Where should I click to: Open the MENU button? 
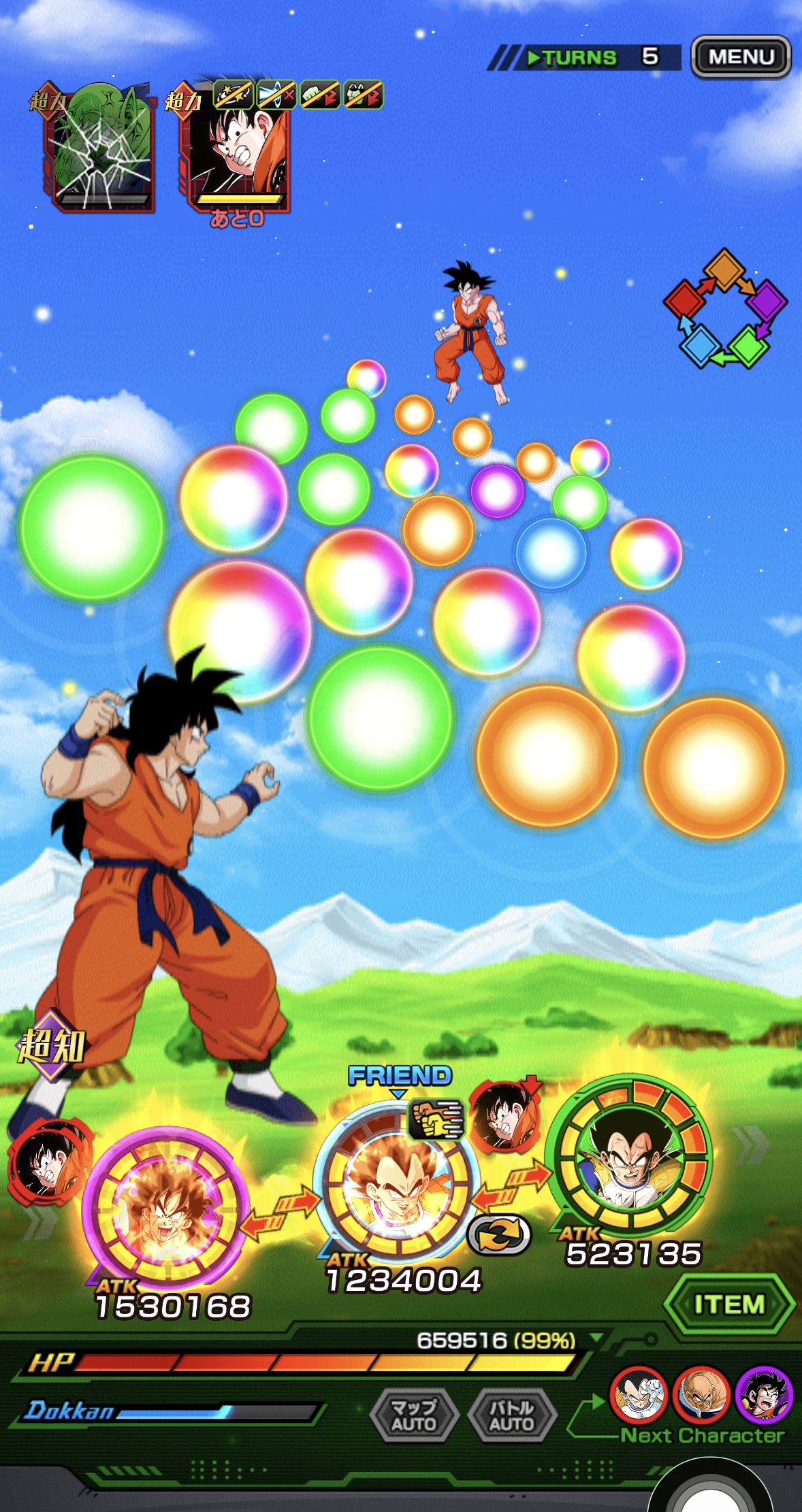(x=741, y=56)
